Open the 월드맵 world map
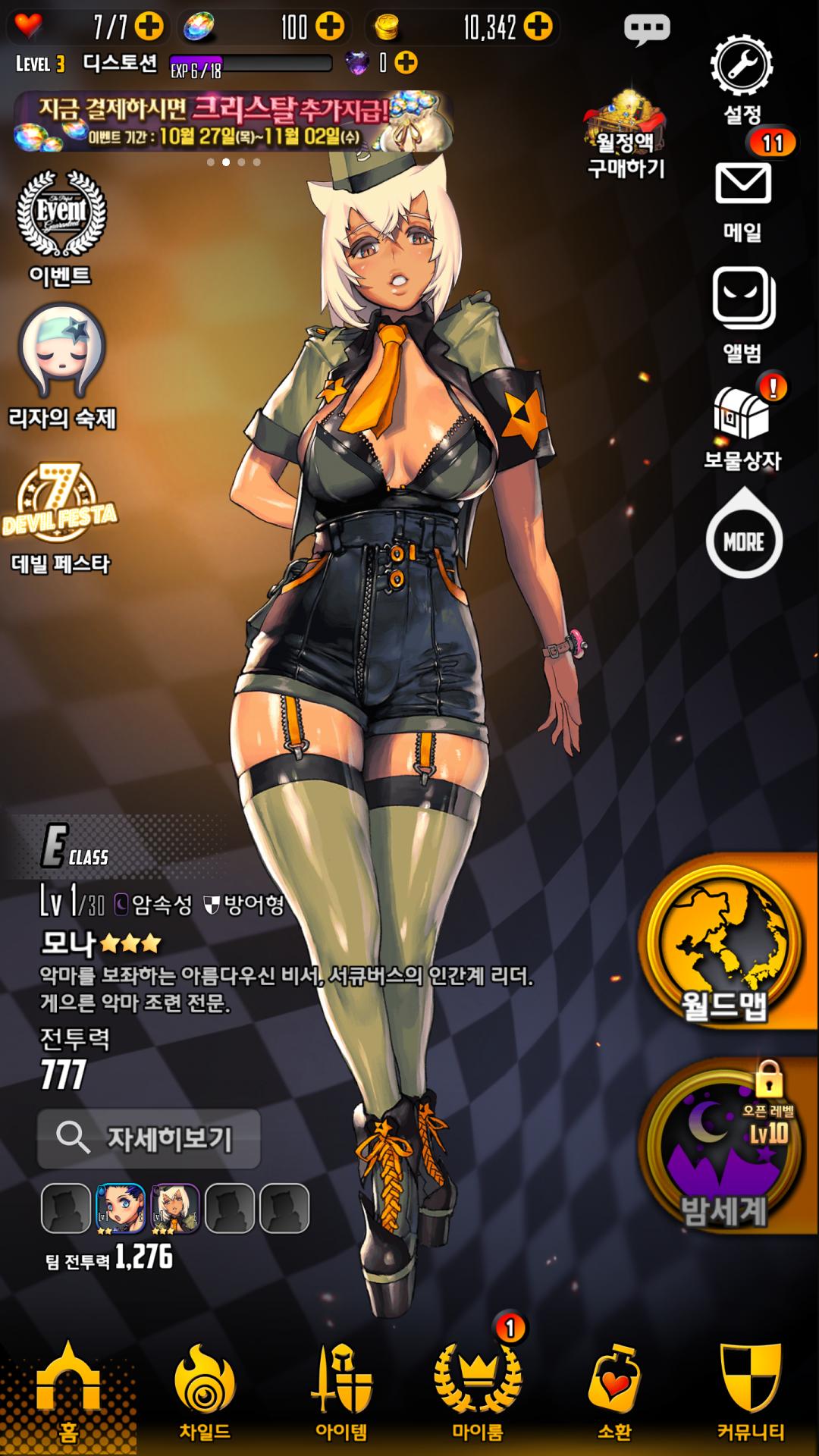Viewport: 819px width, 1456px height. pos(725,945)
